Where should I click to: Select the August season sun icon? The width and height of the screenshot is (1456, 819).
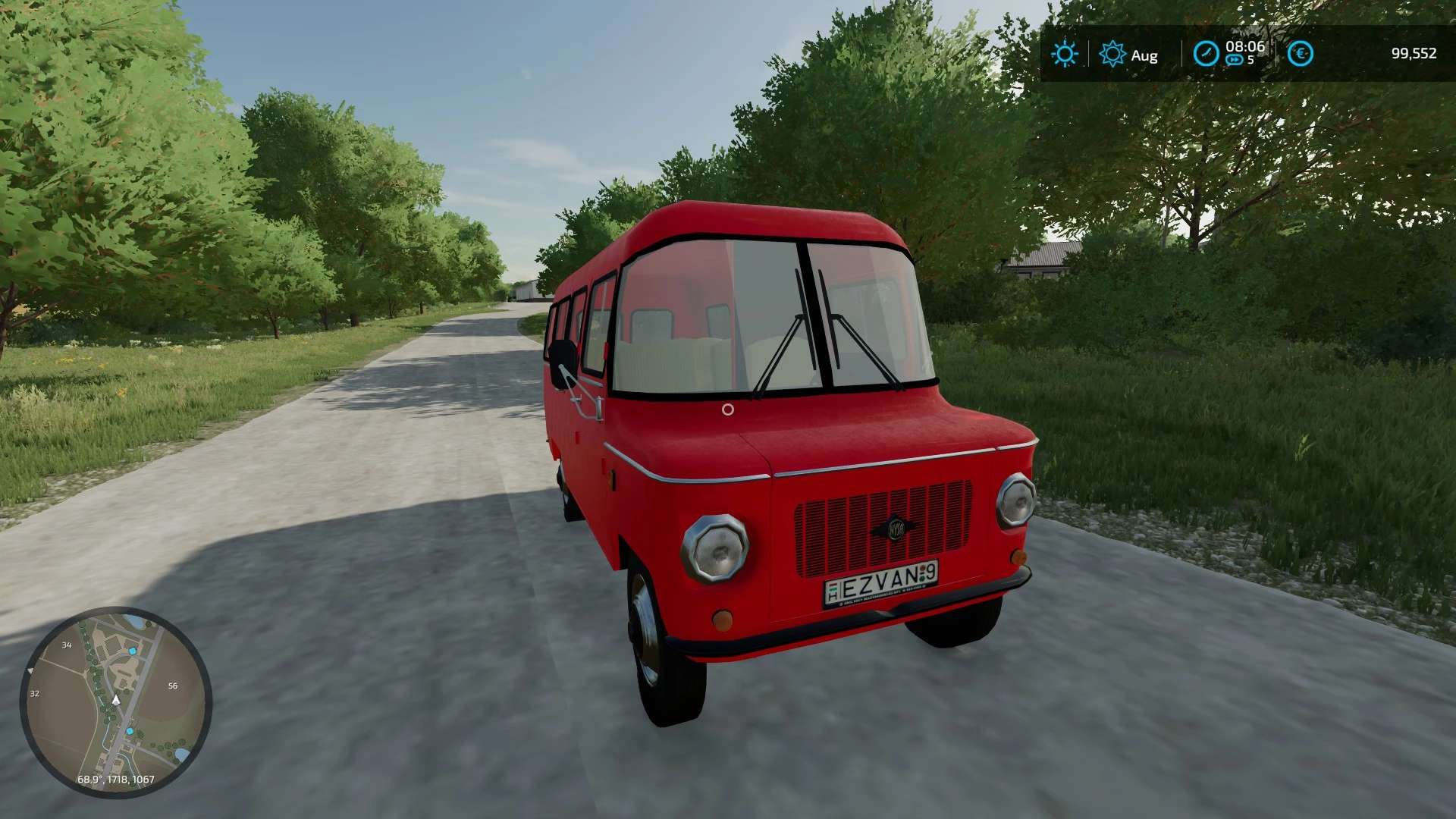pyautogui.click(x=1112, y=54)
